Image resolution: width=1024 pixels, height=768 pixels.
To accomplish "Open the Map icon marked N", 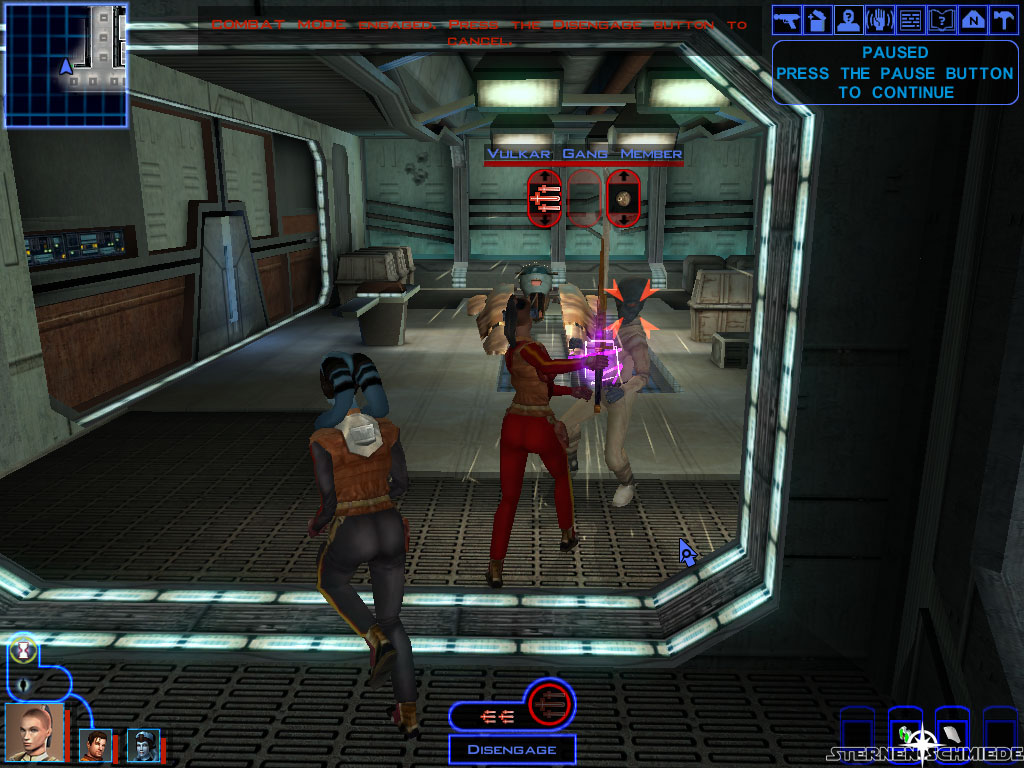I will (x=972, y=18).
